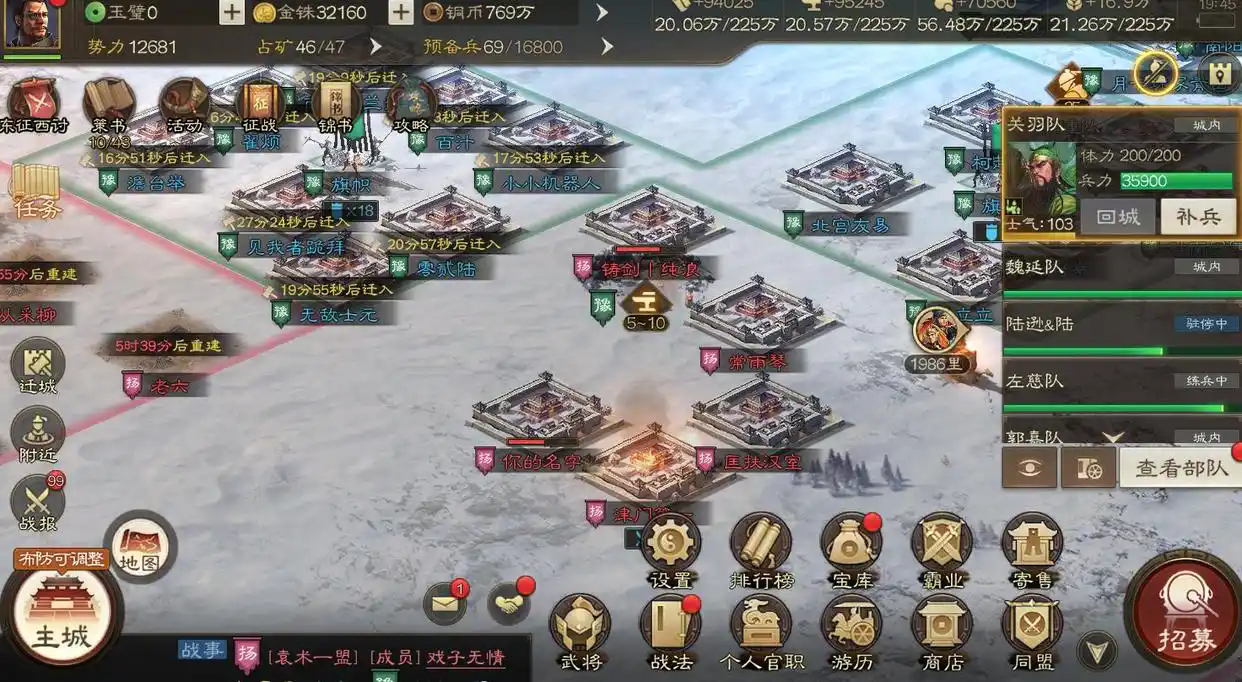Open the 霸业 panel
The image size is (1242, 682).
click(x=941, y=546)
